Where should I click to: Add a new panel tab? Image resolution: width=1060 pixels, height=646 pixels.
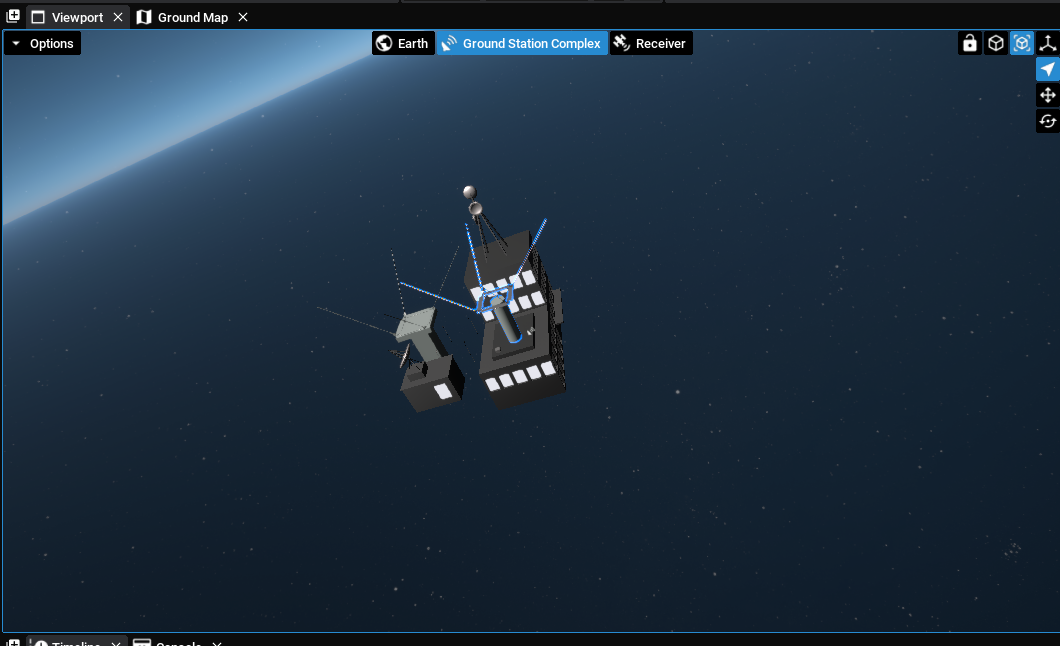(13, 17)
